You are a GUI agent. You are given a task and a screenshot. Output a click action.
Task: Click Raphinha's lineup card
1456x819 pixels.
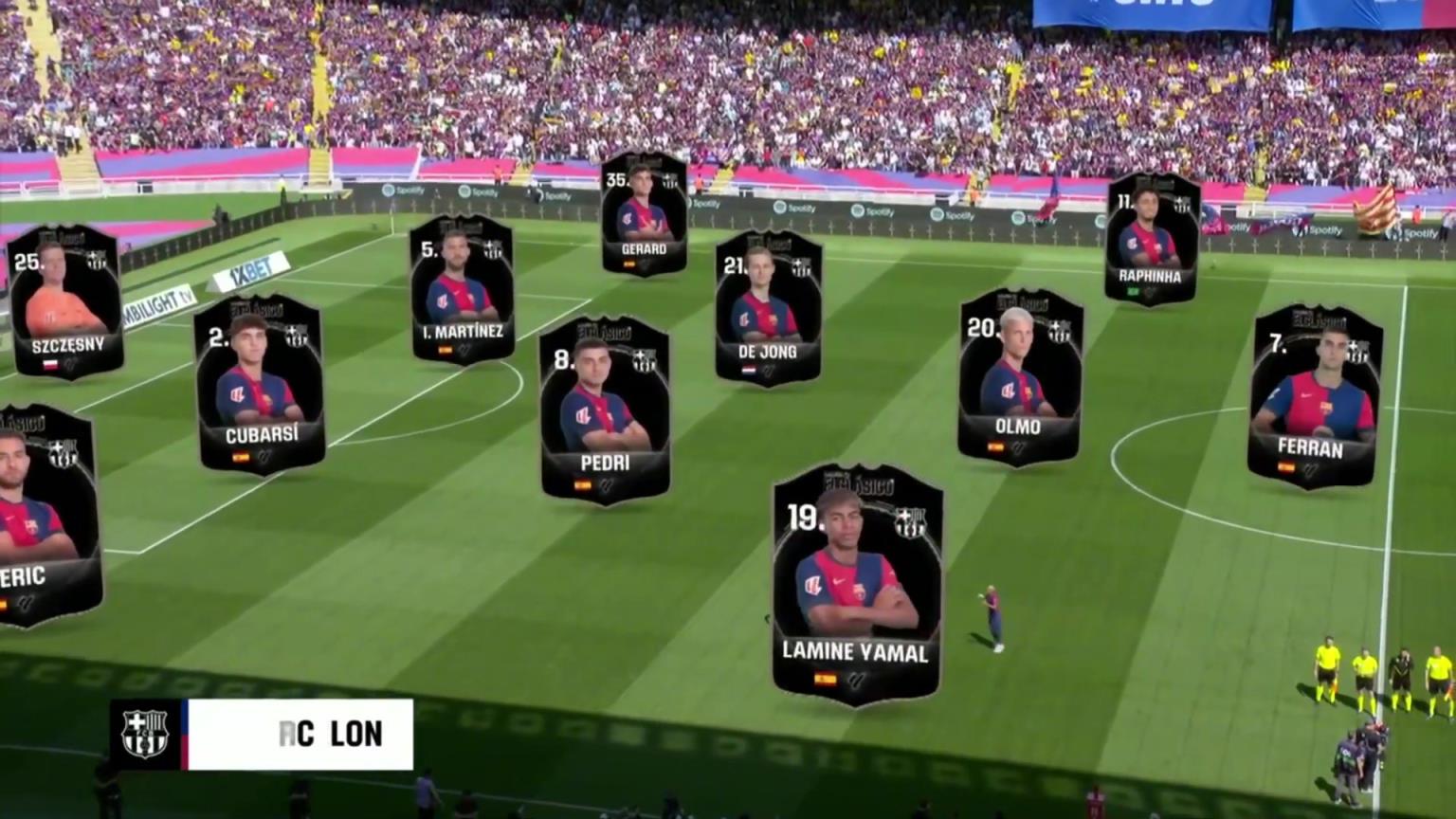pos(1151,239)
